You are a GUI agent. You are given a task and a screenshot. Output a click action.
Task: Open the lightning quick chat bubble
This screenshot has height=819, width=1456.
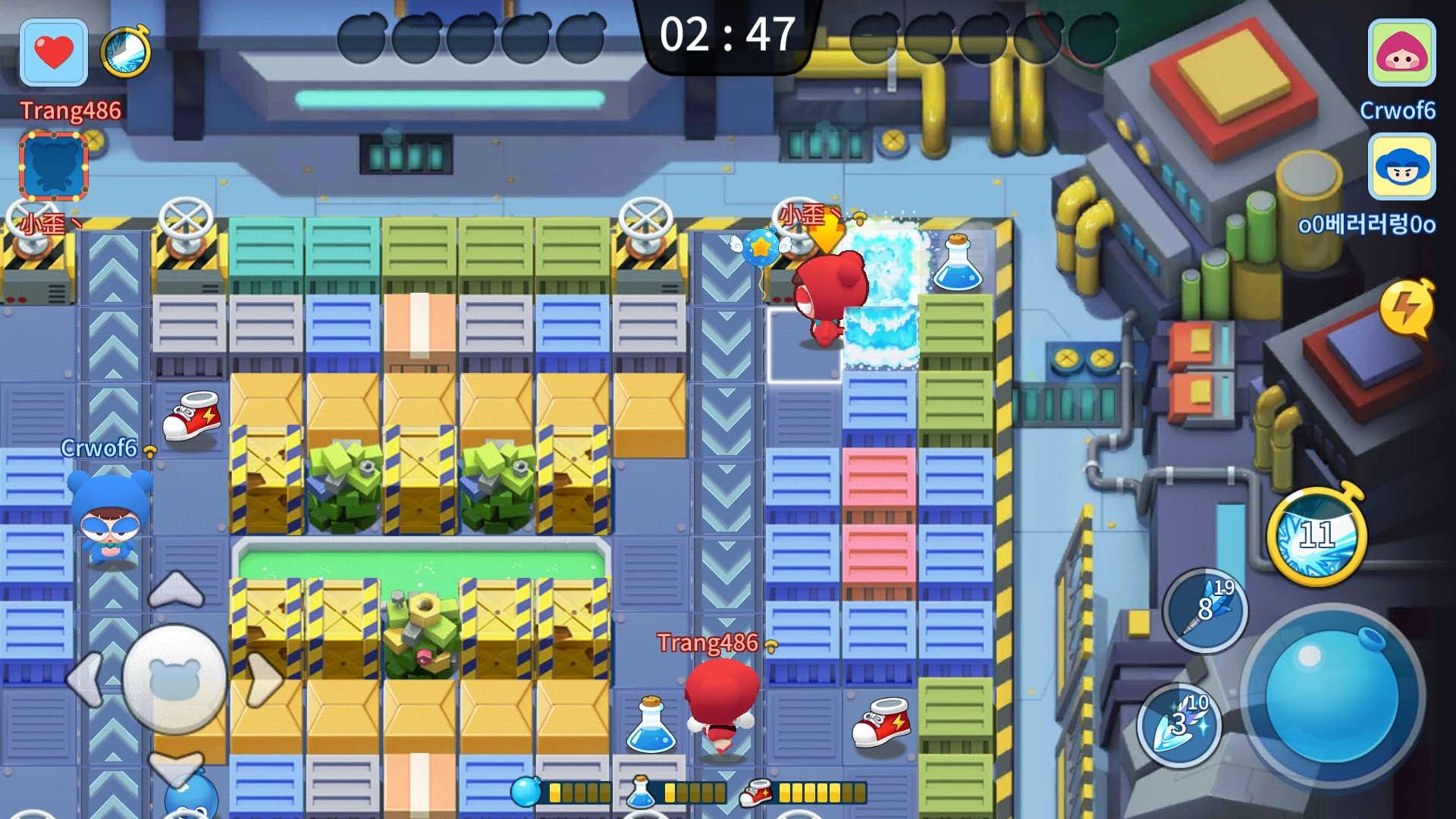point(1407,309)
